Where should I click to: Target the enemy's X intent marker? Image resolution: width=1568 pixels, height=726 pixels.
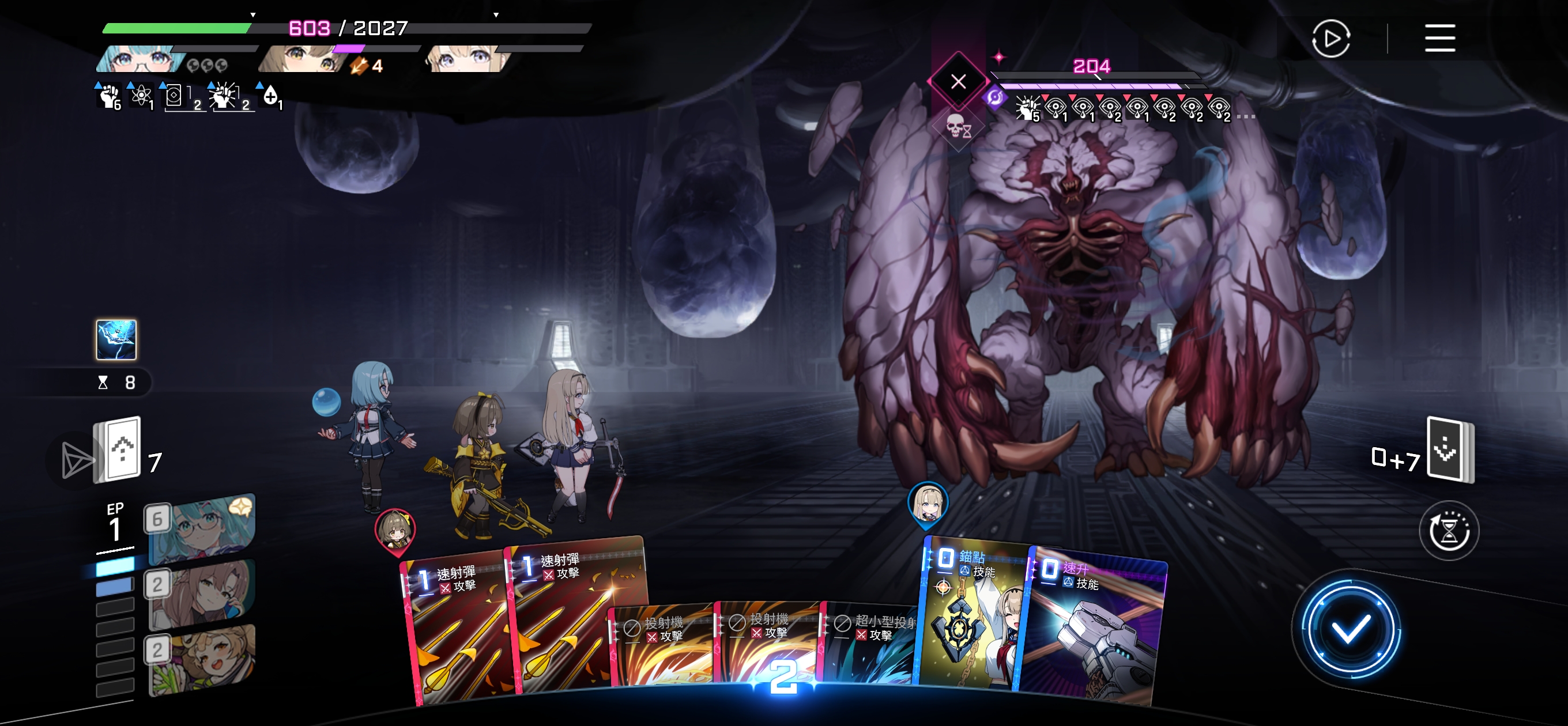coord(958,82)
